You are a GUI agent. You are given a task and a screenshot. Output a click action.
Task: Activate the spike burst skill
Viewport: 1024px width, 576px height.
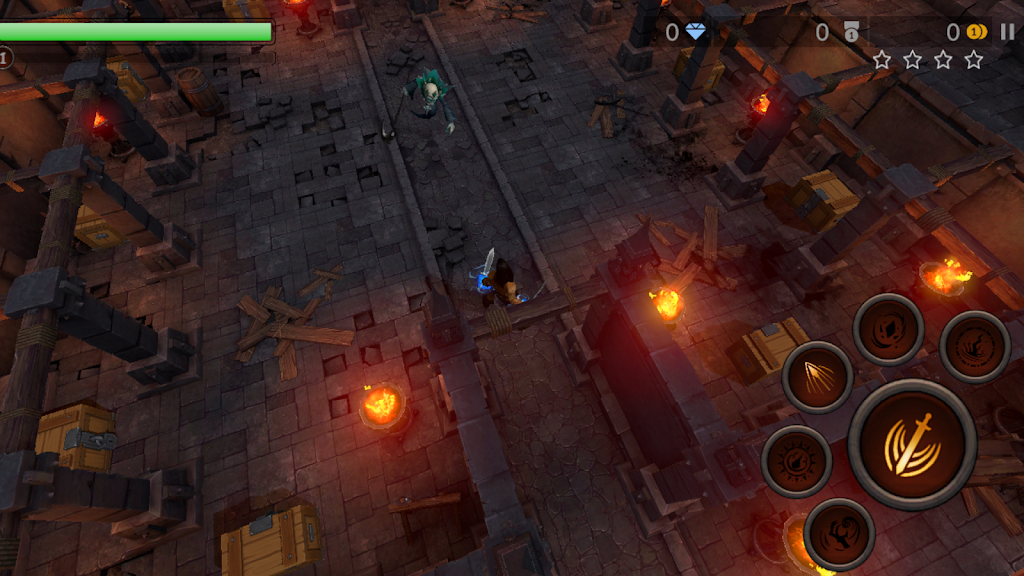[817, 377]
